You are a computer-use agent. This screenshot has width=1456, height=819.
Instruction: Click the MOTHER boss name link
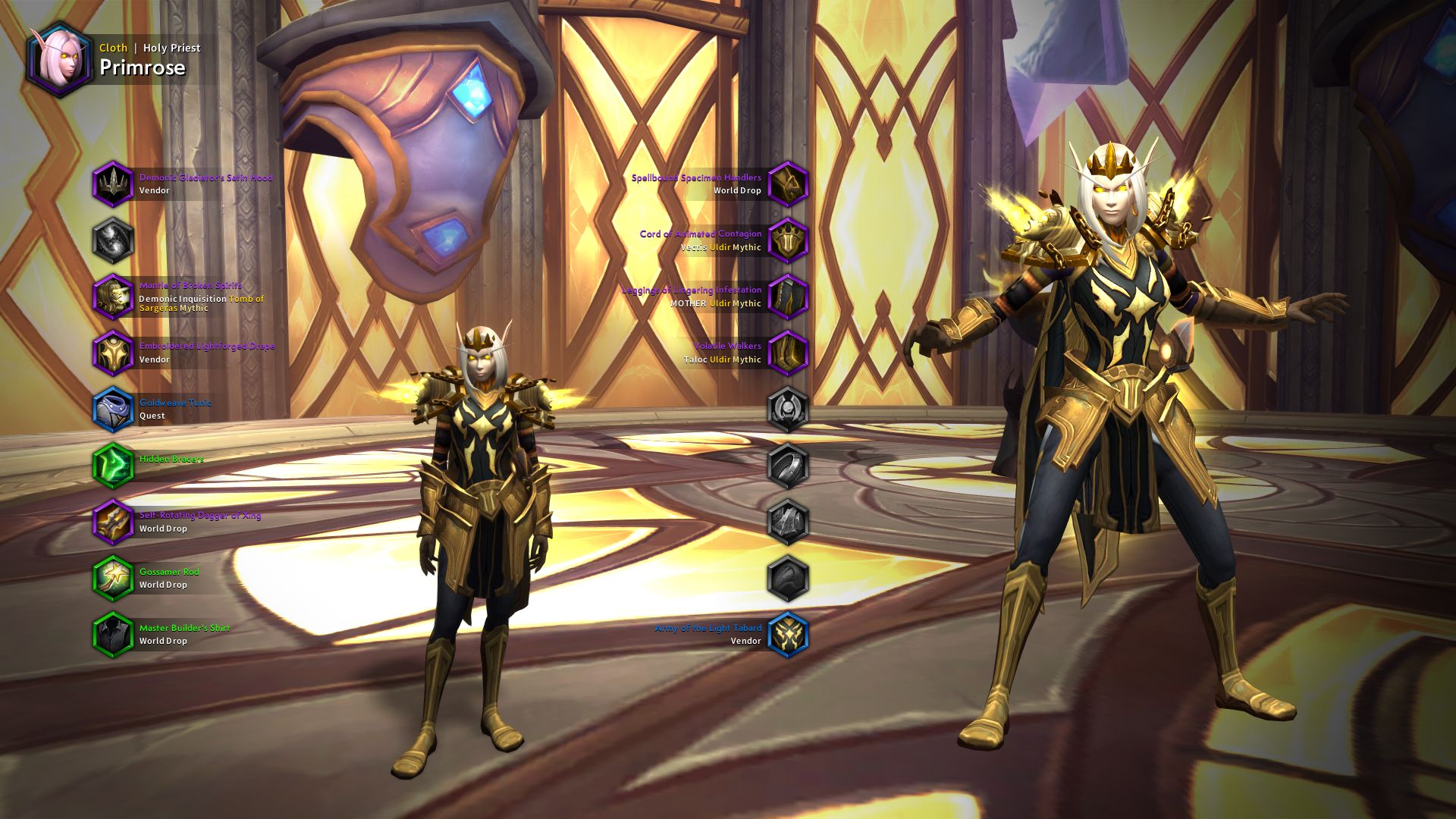coord(689,303)
